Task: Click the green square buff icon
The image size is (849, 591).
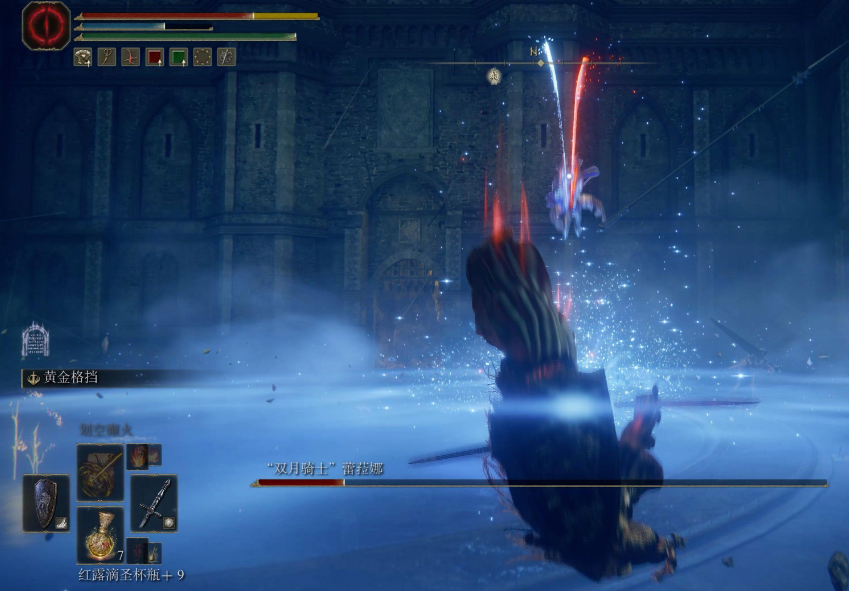Action: pos(179,57)
